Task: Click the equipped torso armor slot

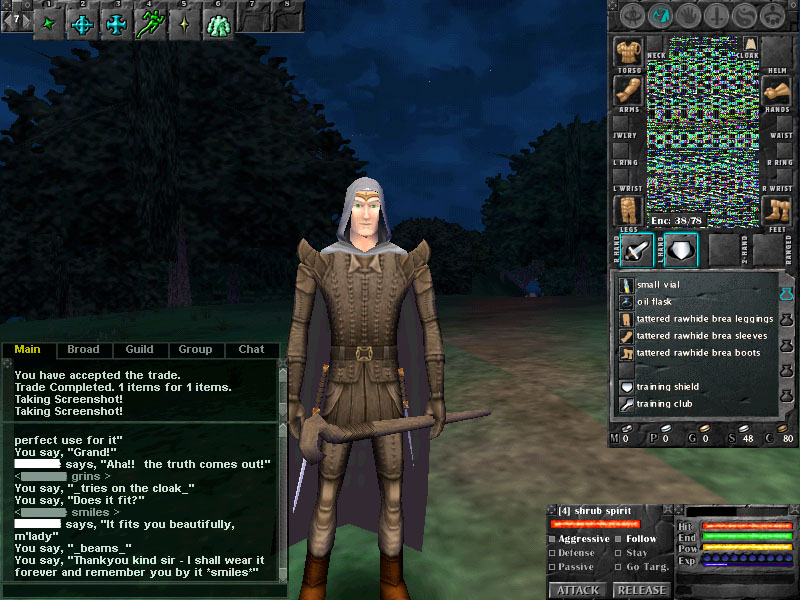Action: click(628, 52)
